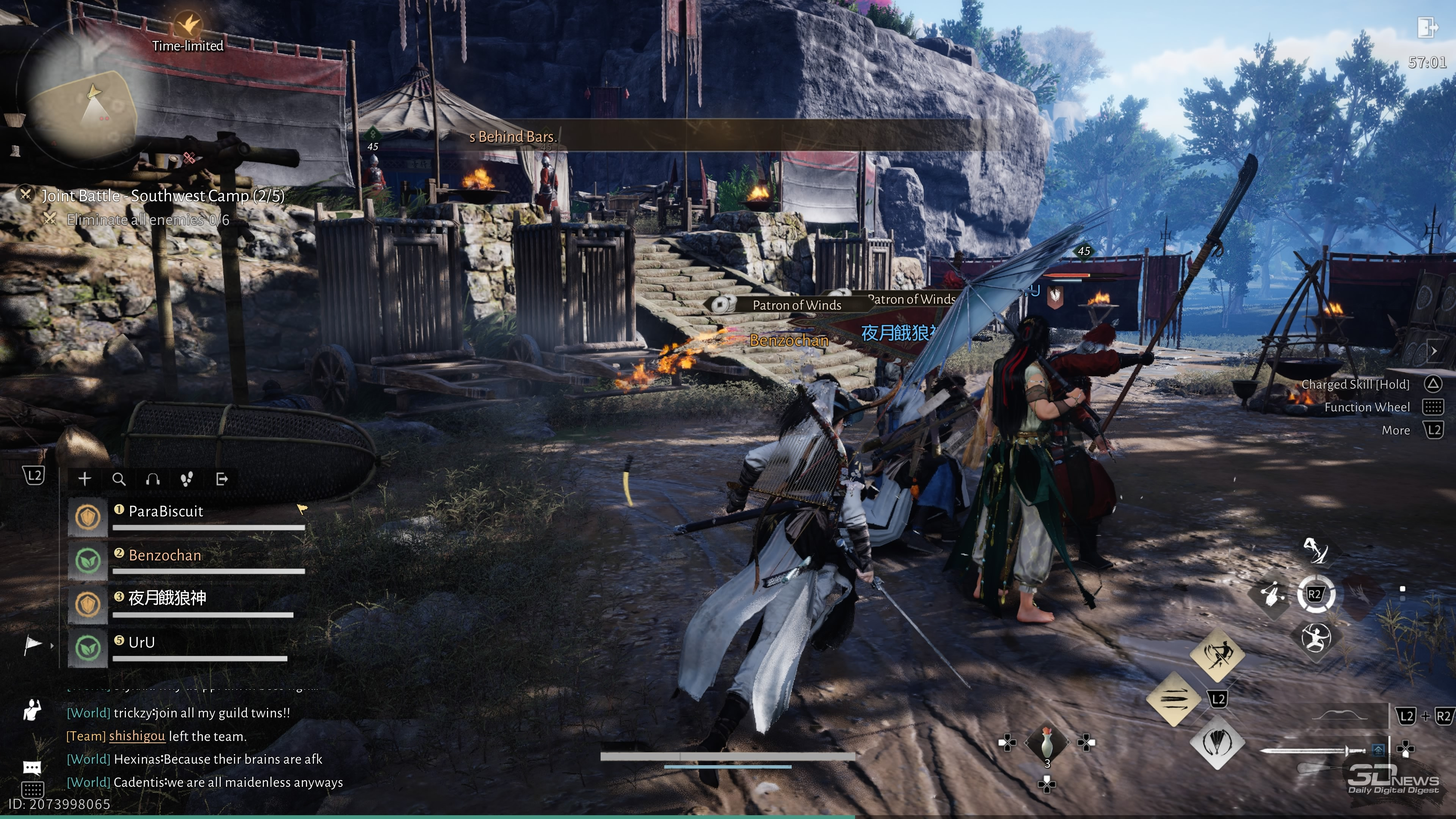The height and width of the screenshot is (819, 1456).
Task: Select the Joint Battle Southwest Camp objective
Action: 162,196
